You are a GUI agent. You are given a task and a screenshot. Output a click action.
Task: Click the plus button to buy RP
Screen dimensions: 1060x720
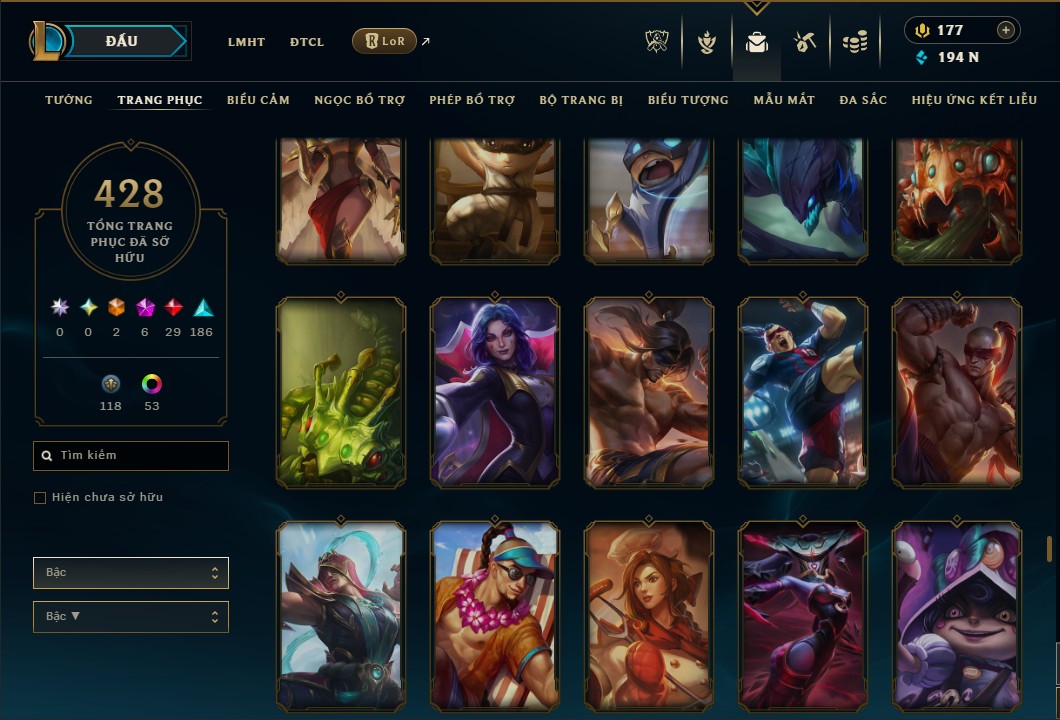(1005, 30)
